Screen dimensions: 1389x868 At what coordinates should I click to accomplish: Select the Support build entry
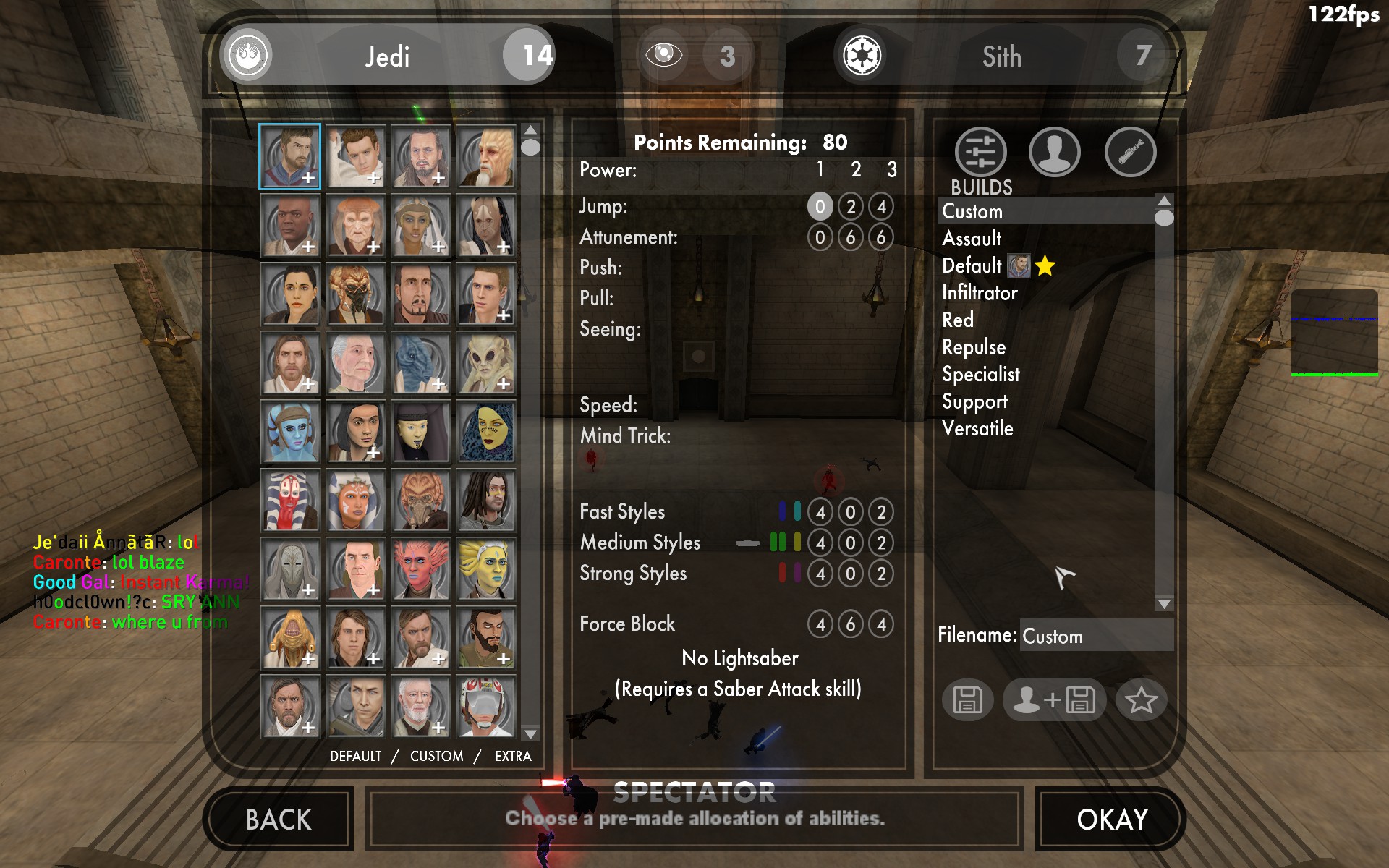(x=974, y=401)
